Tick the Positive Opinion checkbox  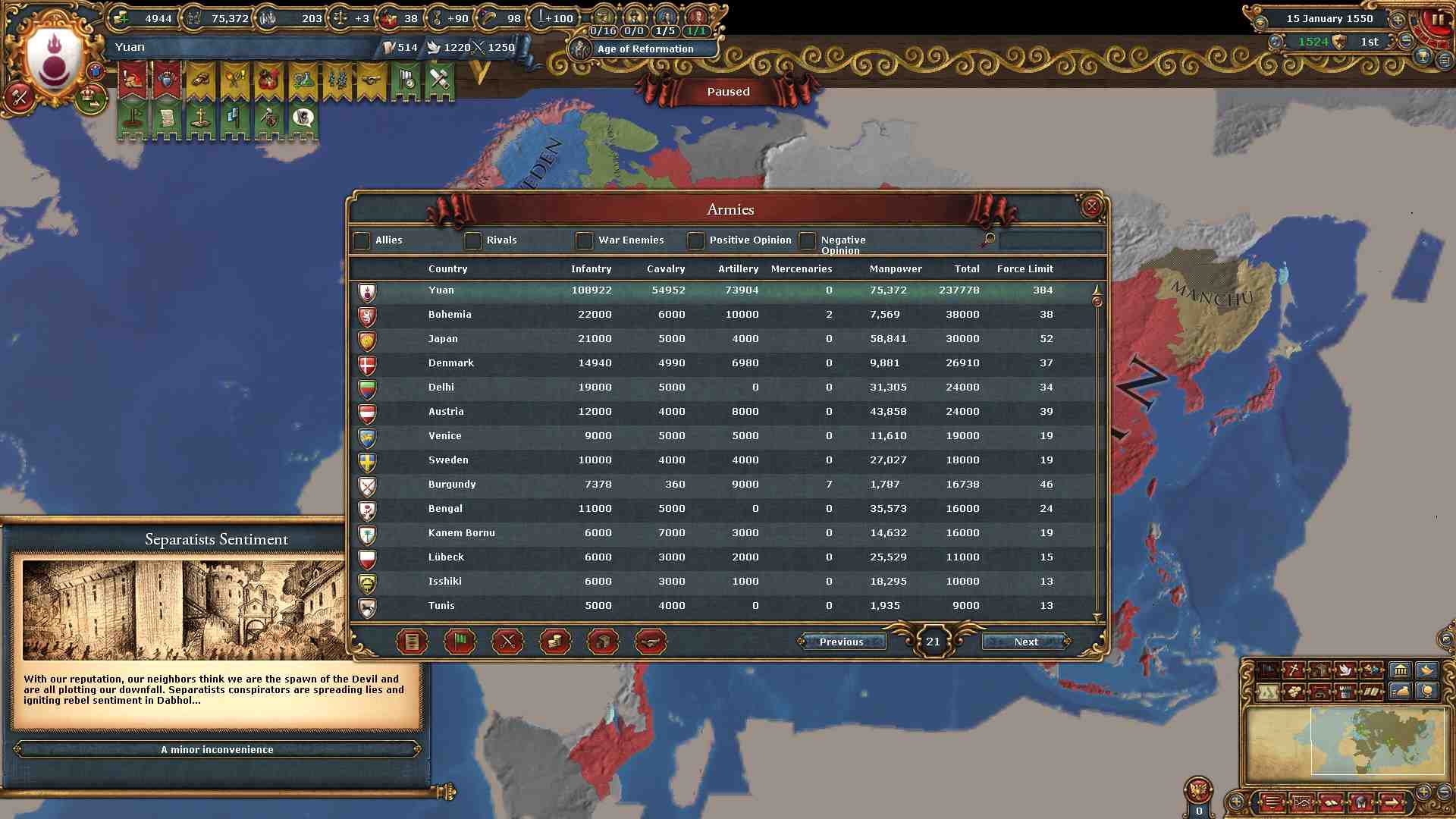[x=695, y=240]
